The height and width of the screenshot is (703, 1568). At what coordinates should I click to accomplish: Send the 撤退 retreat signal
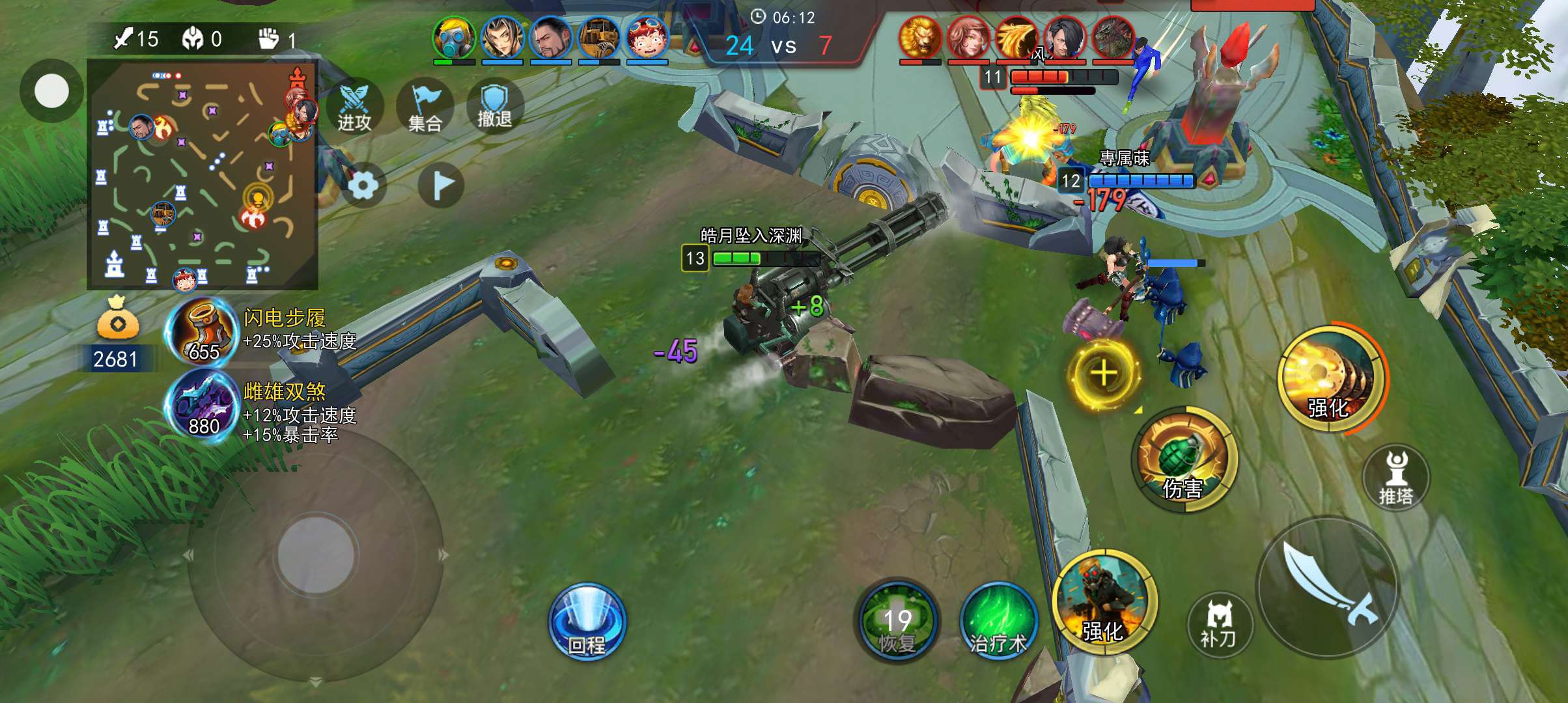pos(494,107)
